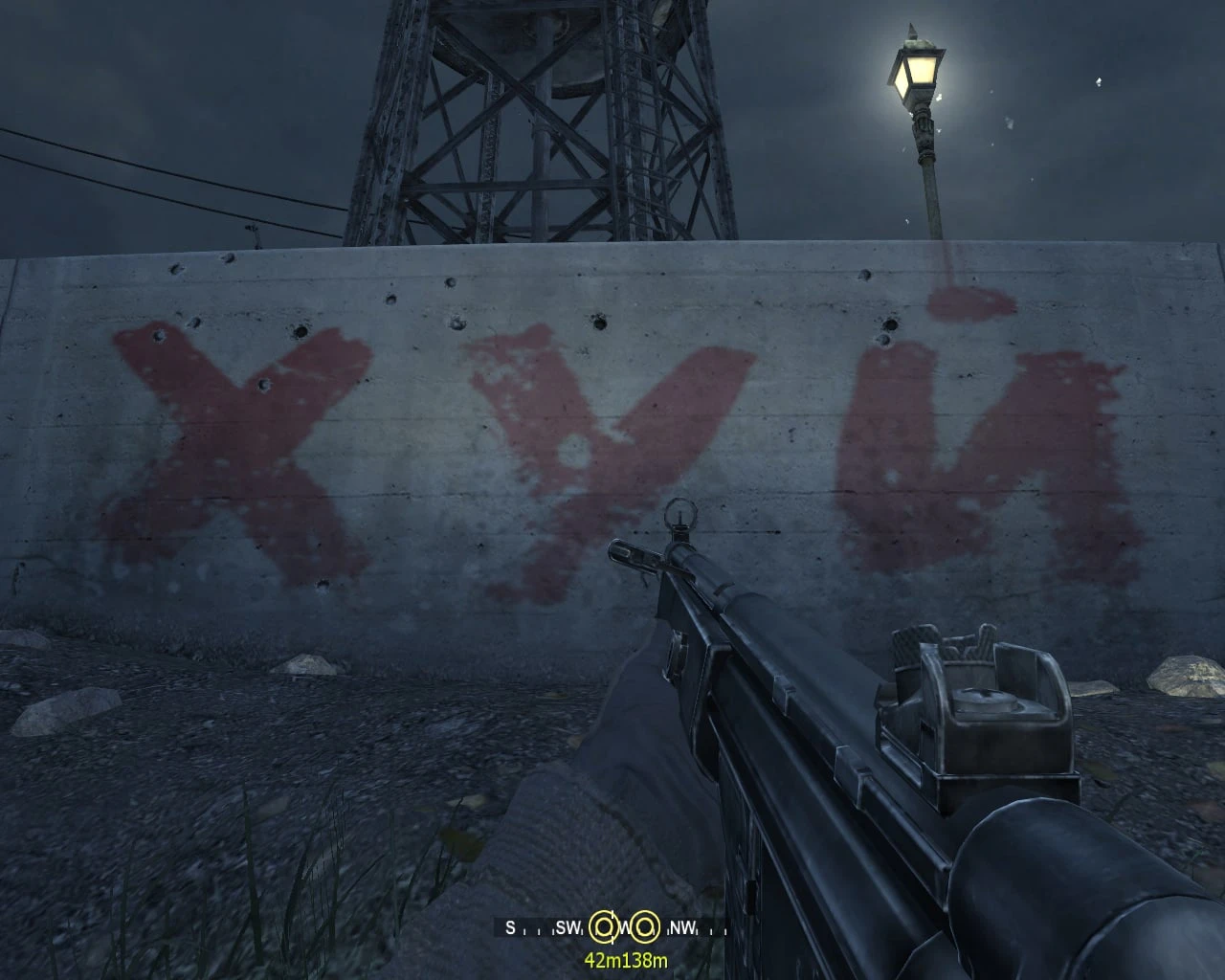
Task: Click the 42m distance reading
Action: 602,959
